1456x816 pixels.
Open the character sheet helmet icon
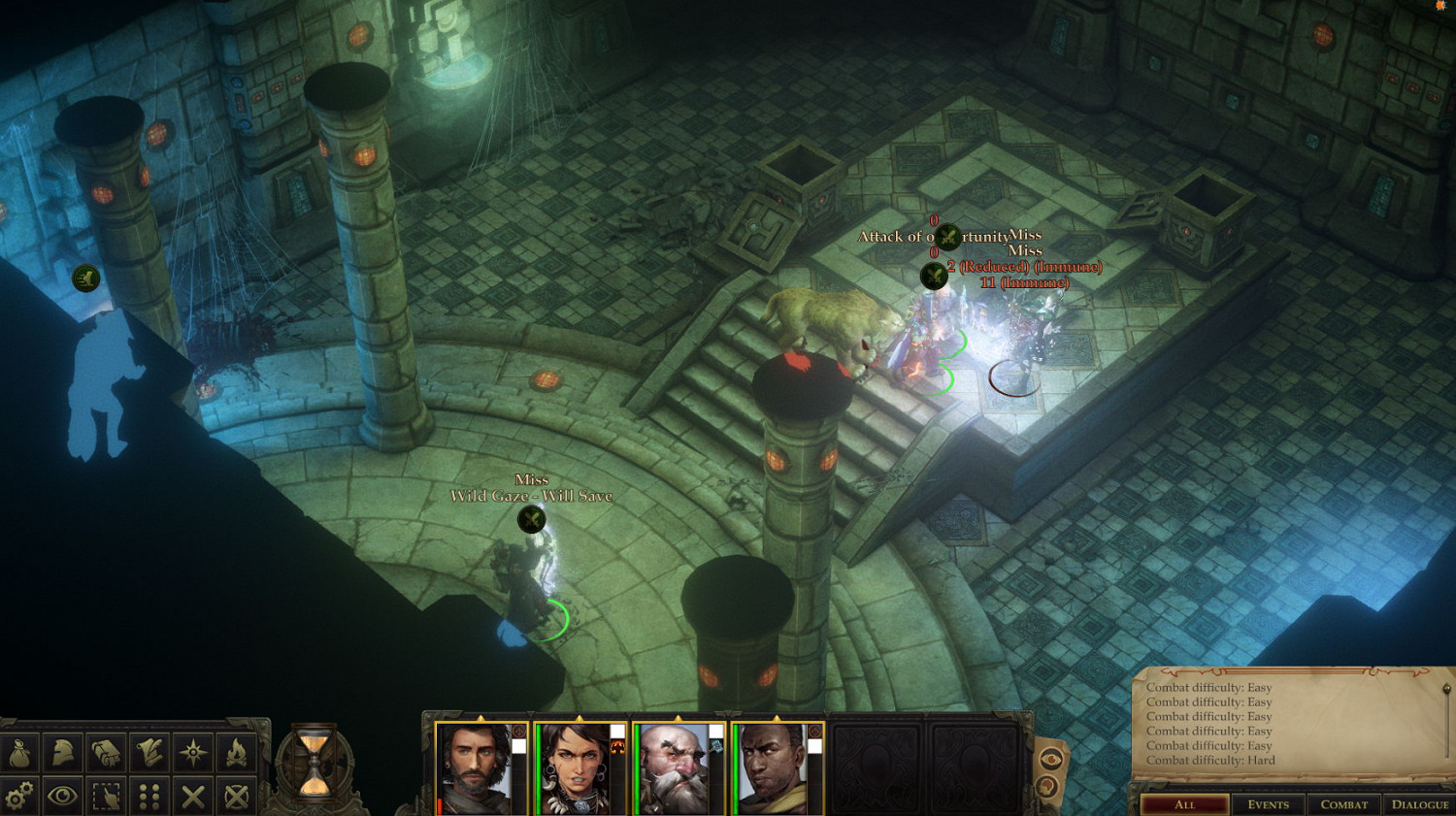point(63,753)
